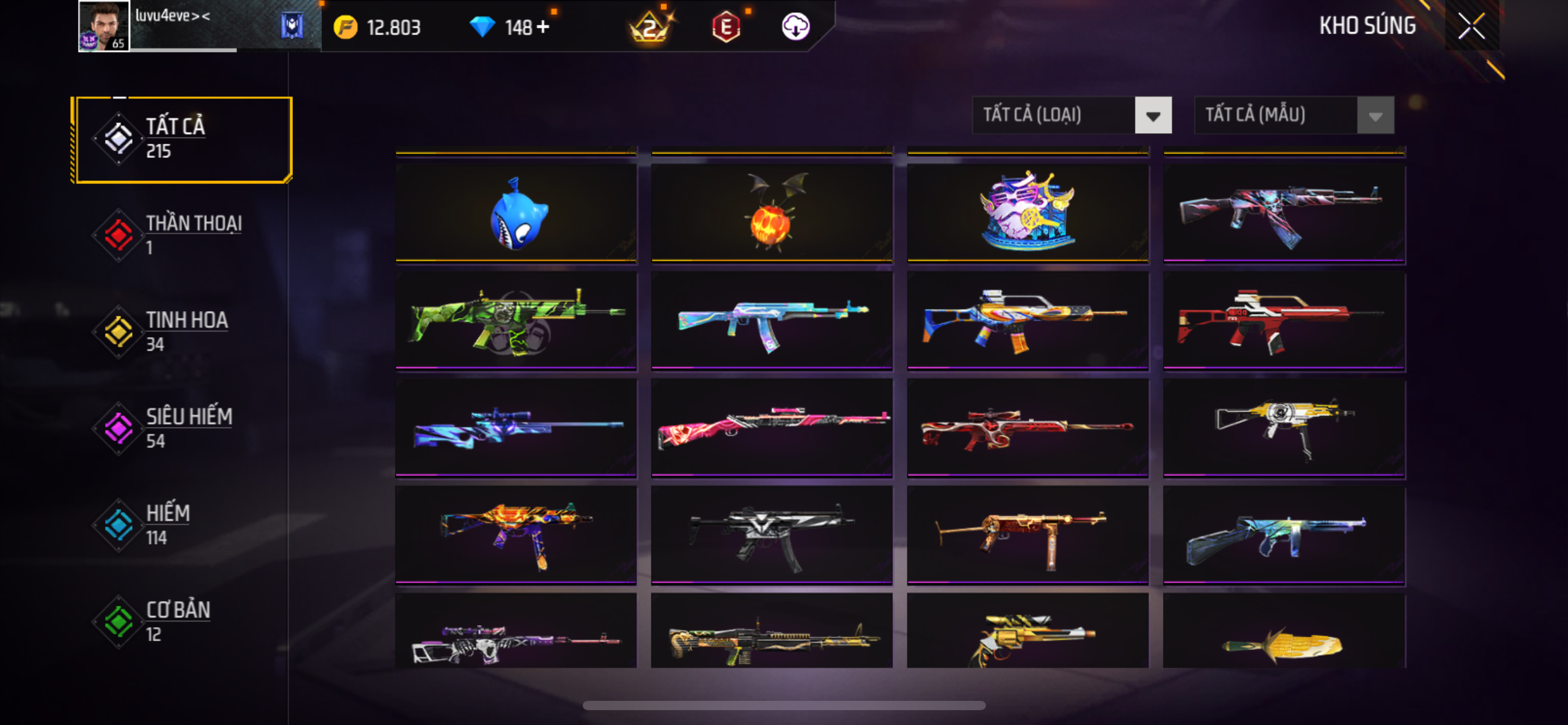Open the red E hexagon badge
The image size is (1568, 725).
[726, 27]
